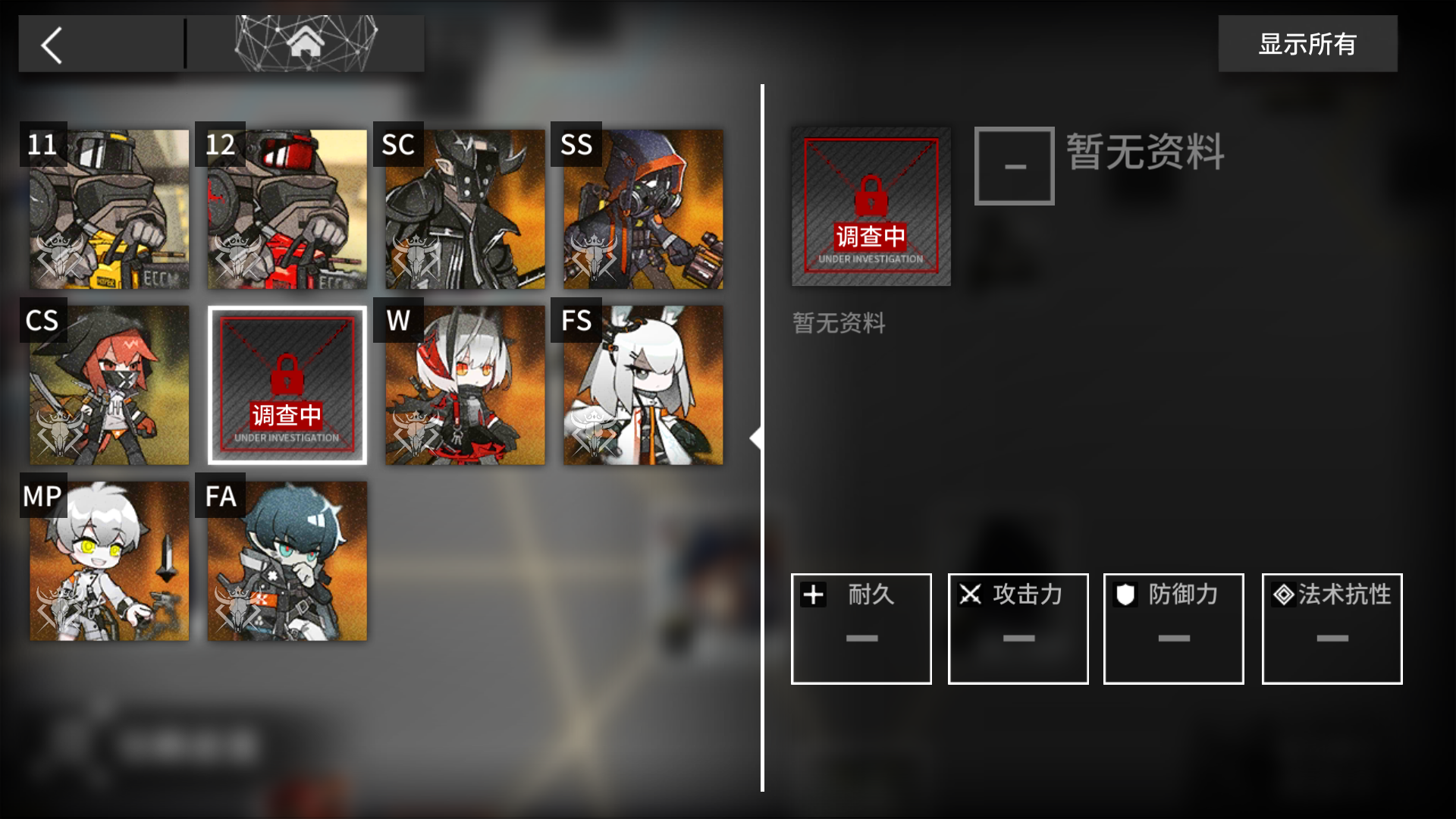Click the shield icon for 防御力 defense
This screenshot has height=819, width=1456.
[1126, 595]
